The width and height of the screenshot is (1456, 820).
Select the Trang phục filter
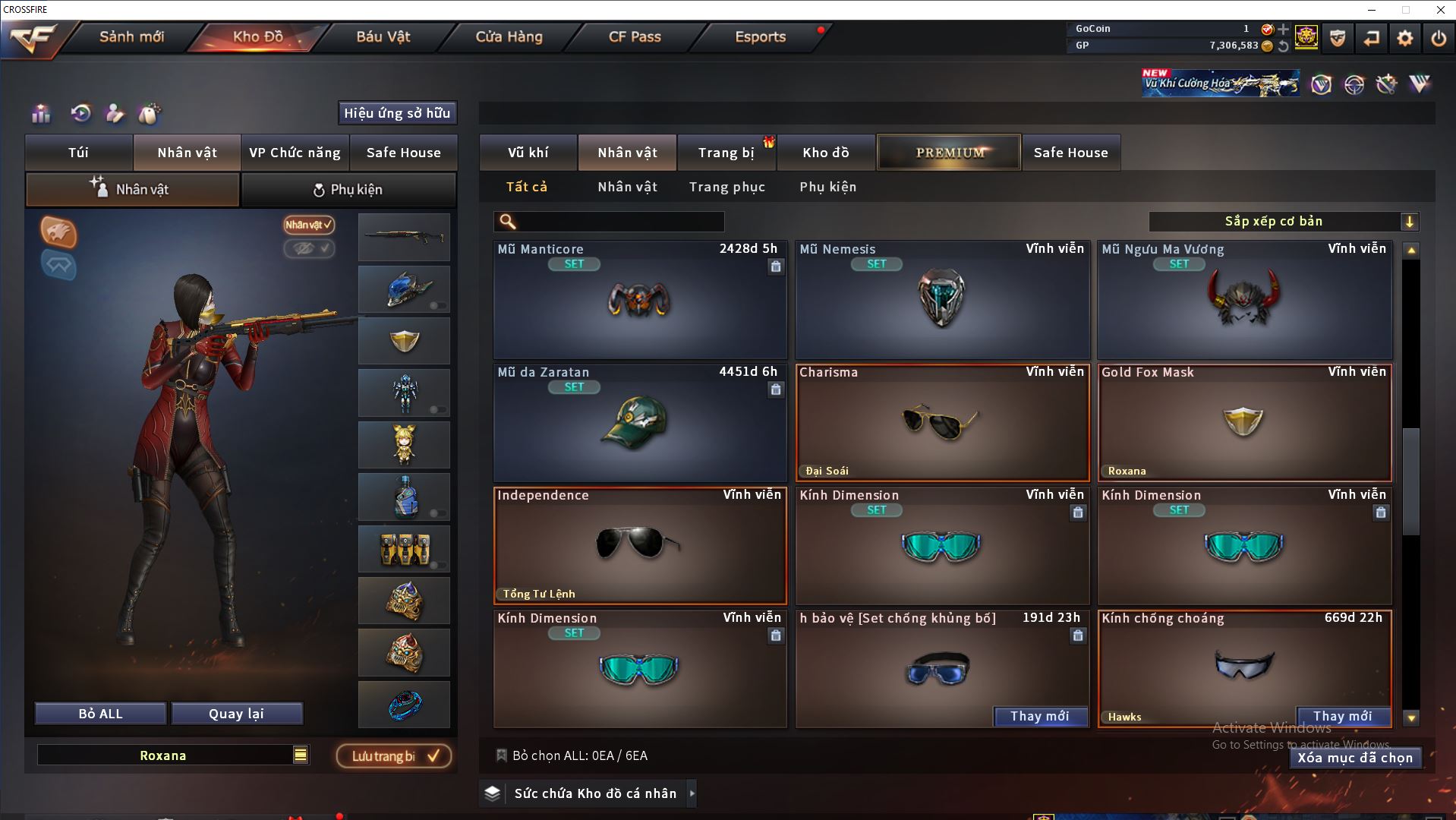[x=726, y=187]
